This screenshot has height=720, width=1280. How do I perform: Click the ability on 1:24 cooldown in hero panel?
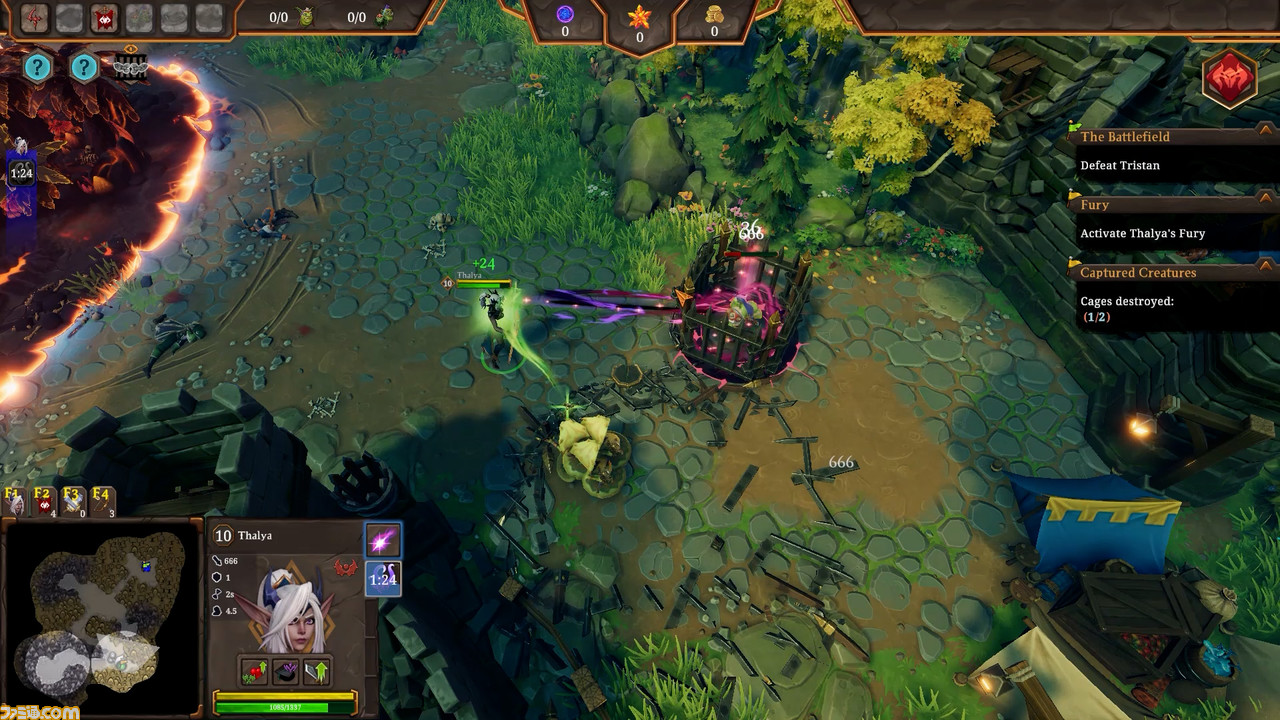pyautogui.click(x=382, y=579)
